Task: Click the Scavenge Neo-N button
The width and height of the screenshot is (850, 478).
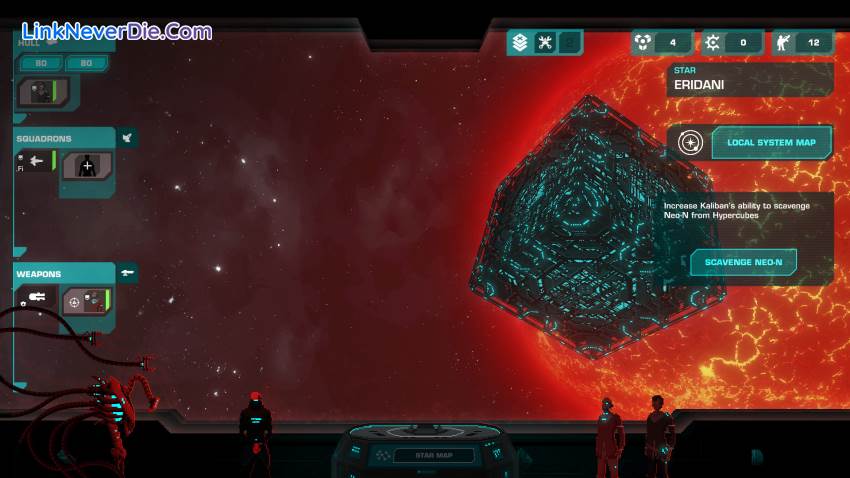Action: pos(743,263)
